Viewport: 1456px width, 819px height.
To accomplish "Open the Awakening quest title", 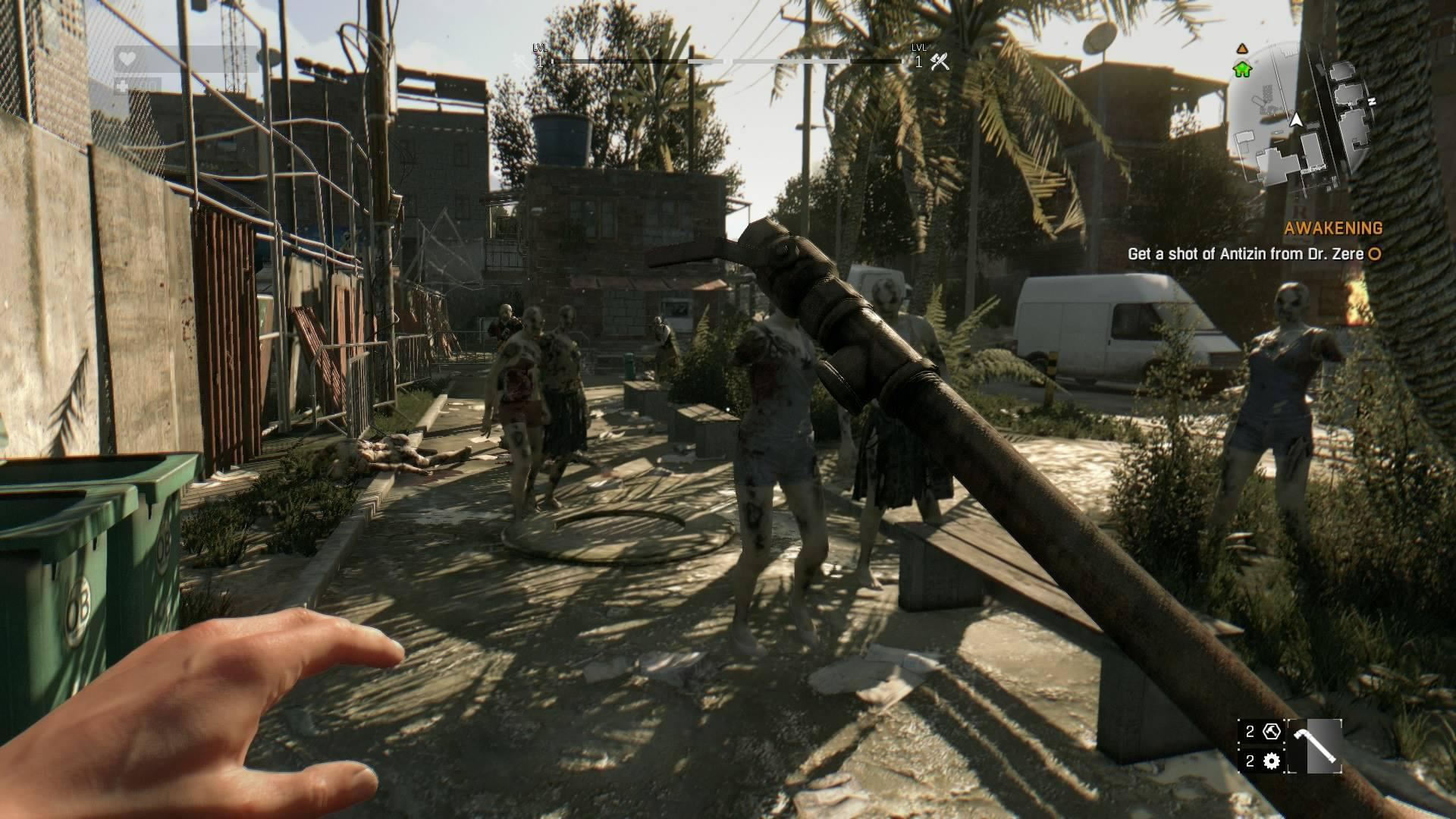I will [x=1333, y=228].
